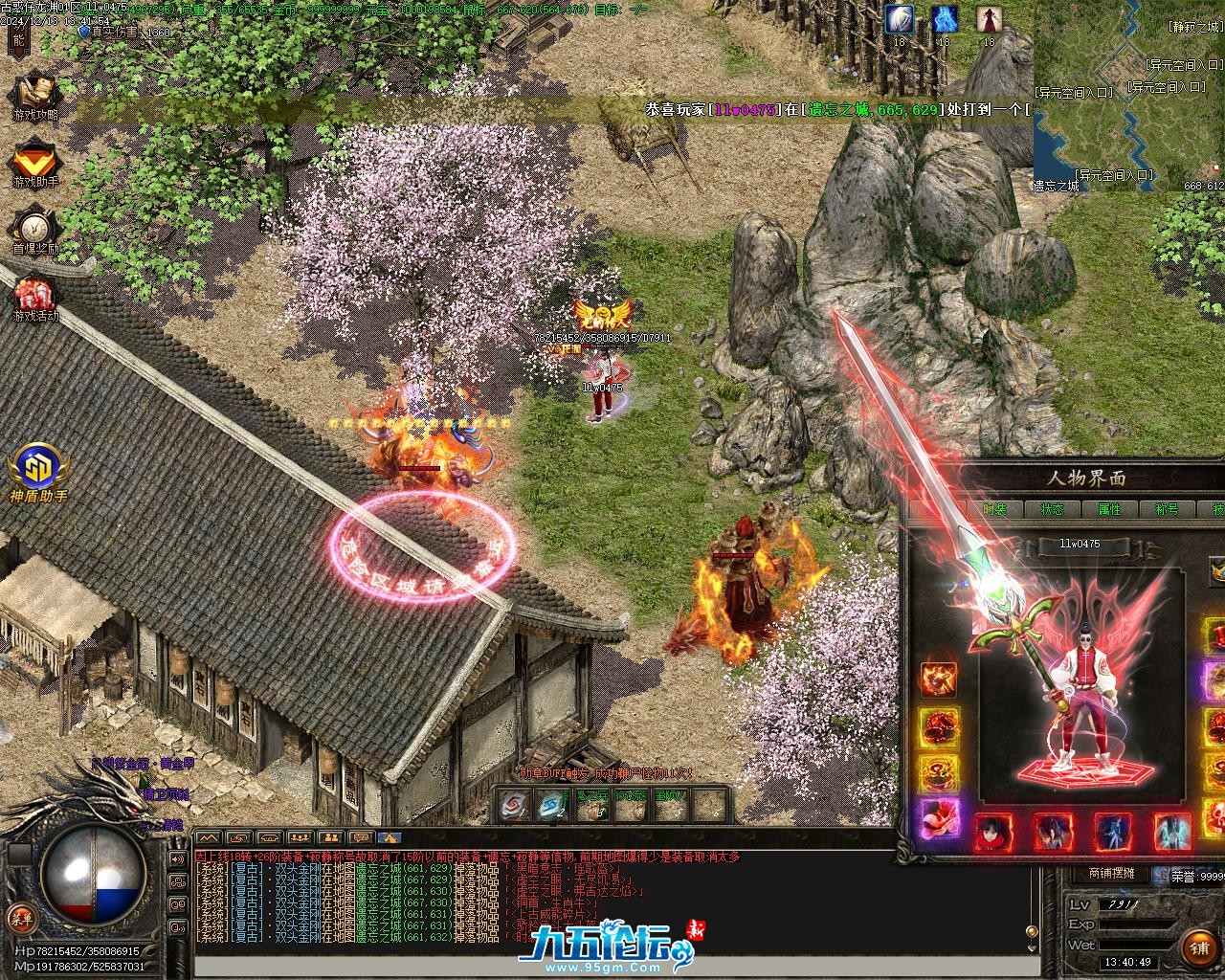Open the round 铺 shop button
Viewport: 1225px width, 980px height.
1199,947
